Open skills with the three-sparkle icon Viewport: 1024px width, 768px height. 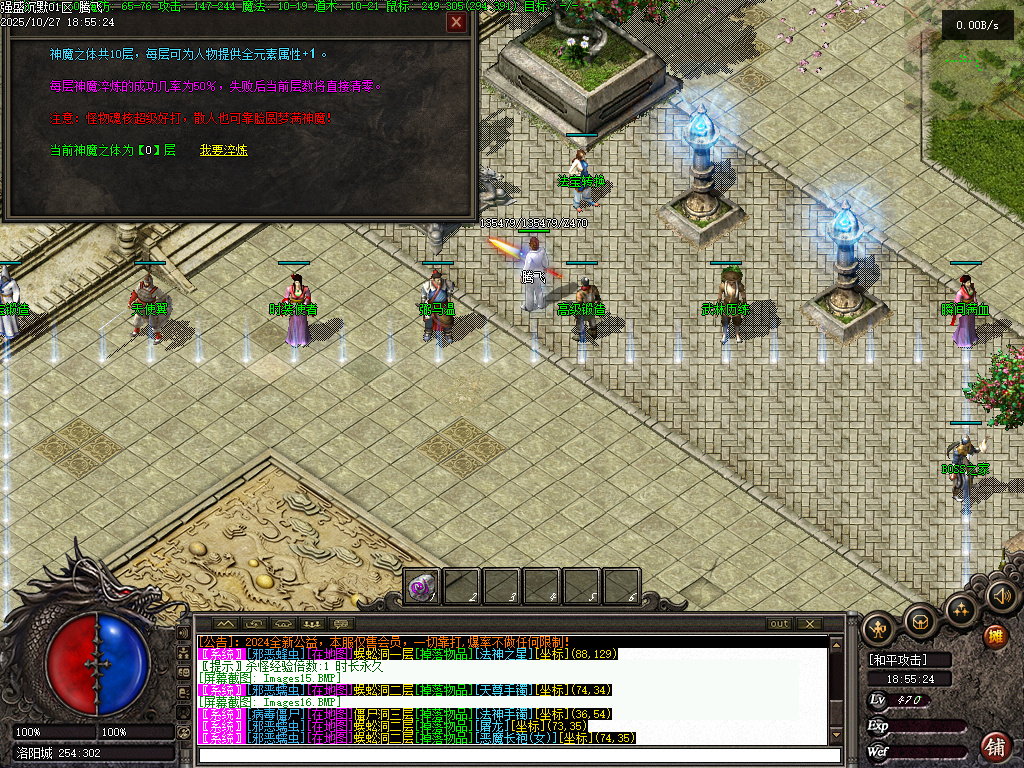[961, 609]
